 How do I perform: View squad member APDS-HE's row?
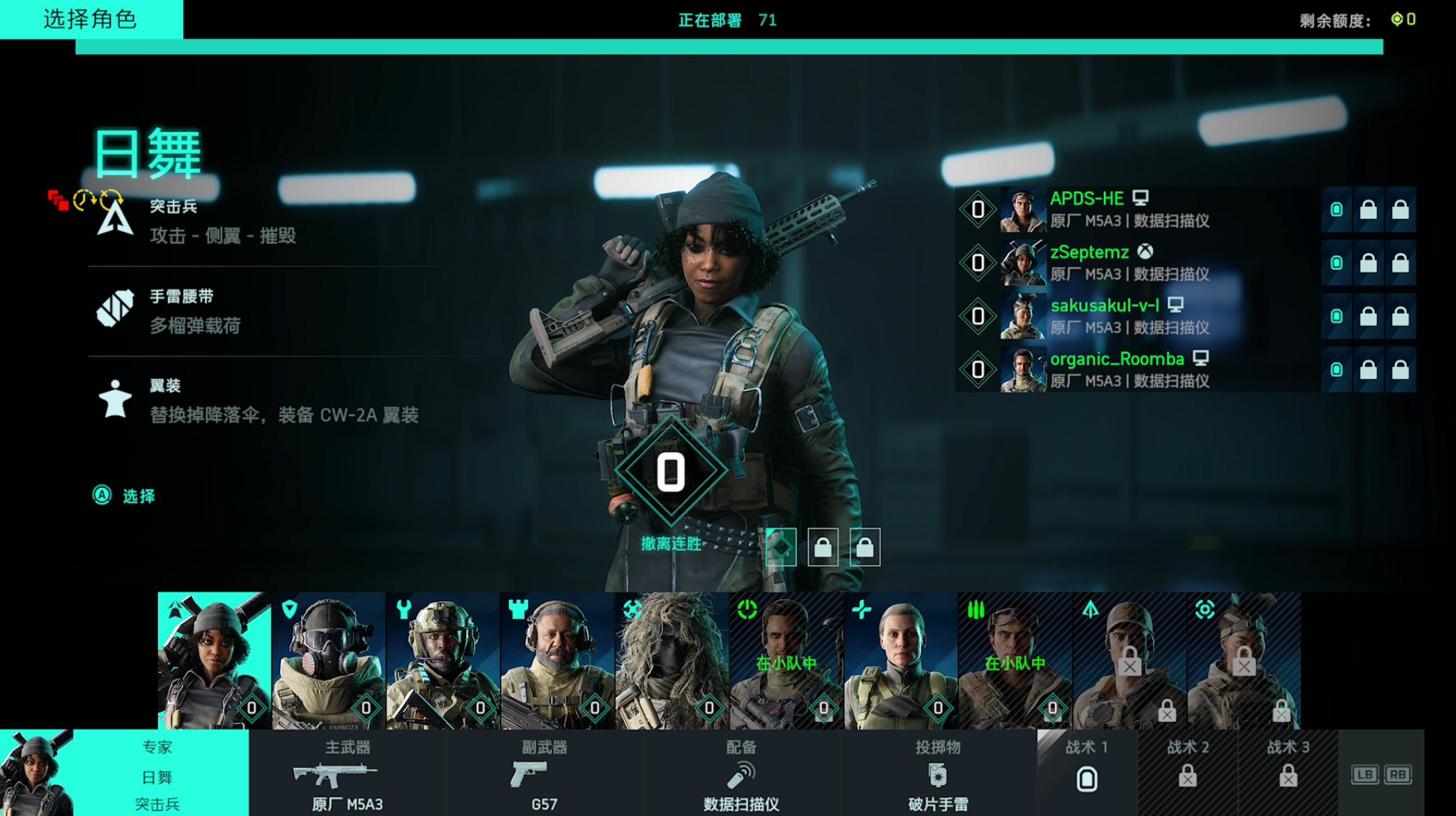pos(1135,210)
